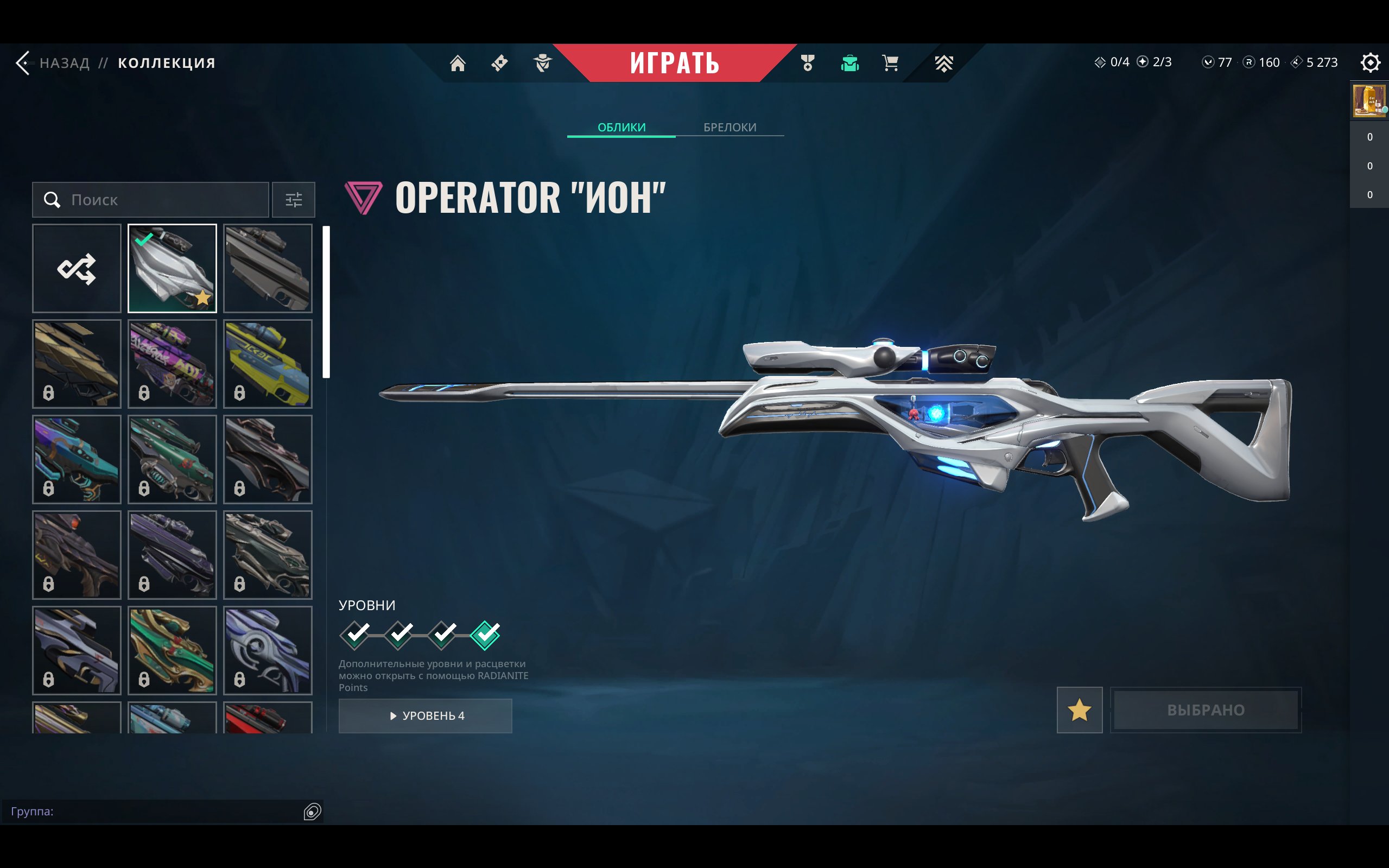The width and height of the screenshot is (1389, 868).
Task: Play the УРОВЕНЬ 4 preview
Action: (x=426, y=715)
